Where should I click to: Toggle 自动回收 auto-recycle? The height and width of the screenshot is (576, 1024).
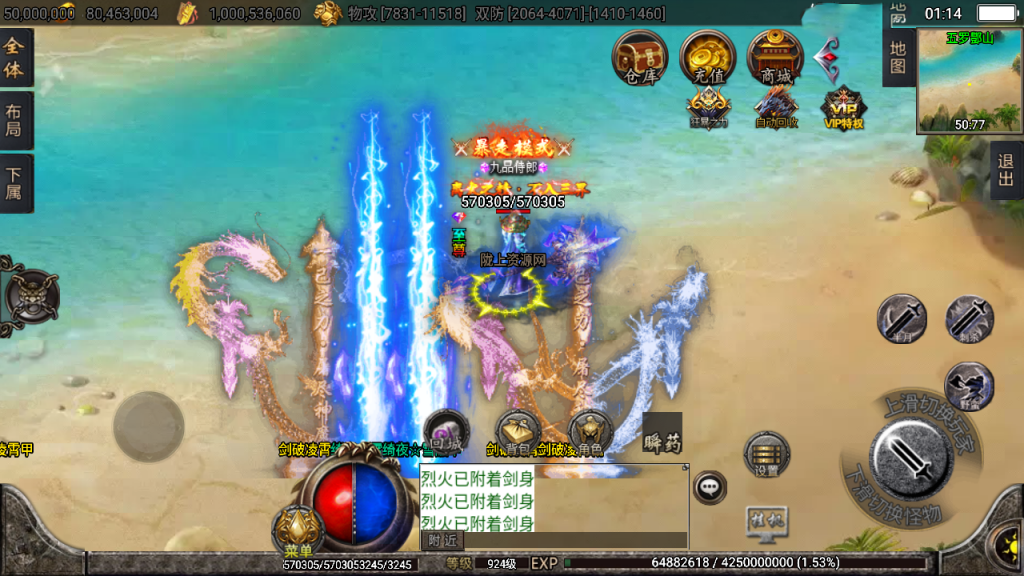(x=776, y=107)
